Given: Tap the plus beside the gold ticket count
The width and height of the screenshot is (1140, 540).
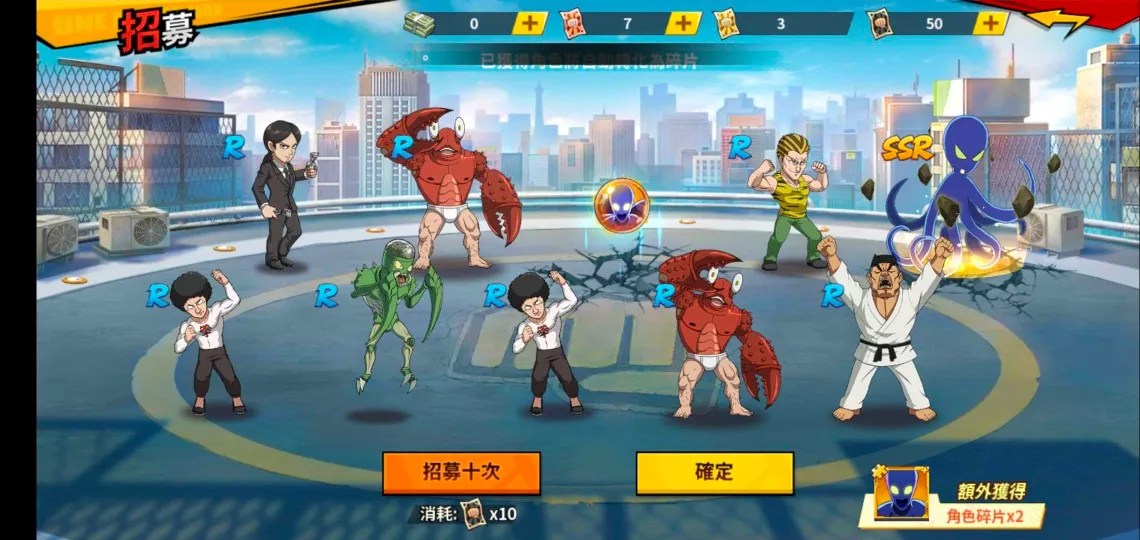Looking at the screenshot, I should pyautogui.click(x=836, y=23).
